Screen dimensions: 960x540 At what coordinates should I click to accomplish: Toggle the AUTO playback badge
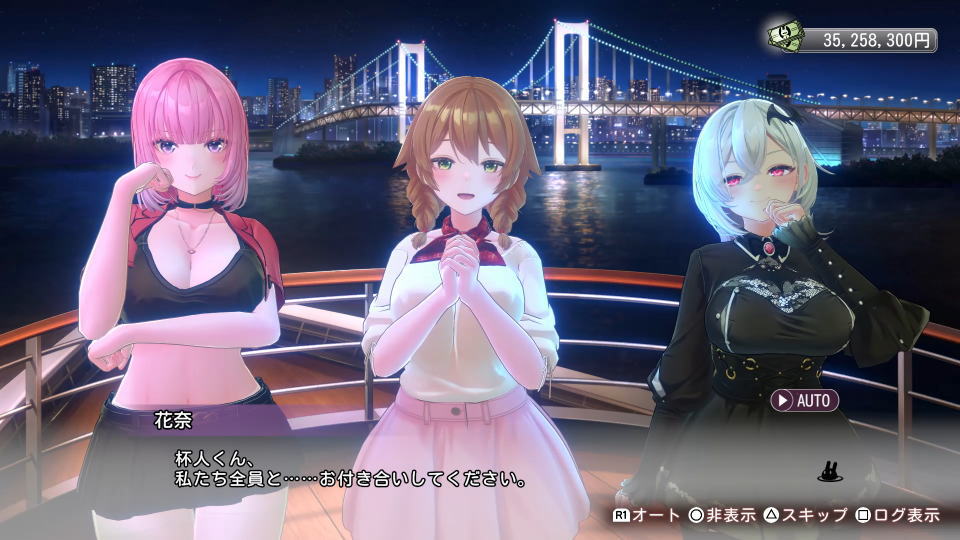[x=804, y=400]
